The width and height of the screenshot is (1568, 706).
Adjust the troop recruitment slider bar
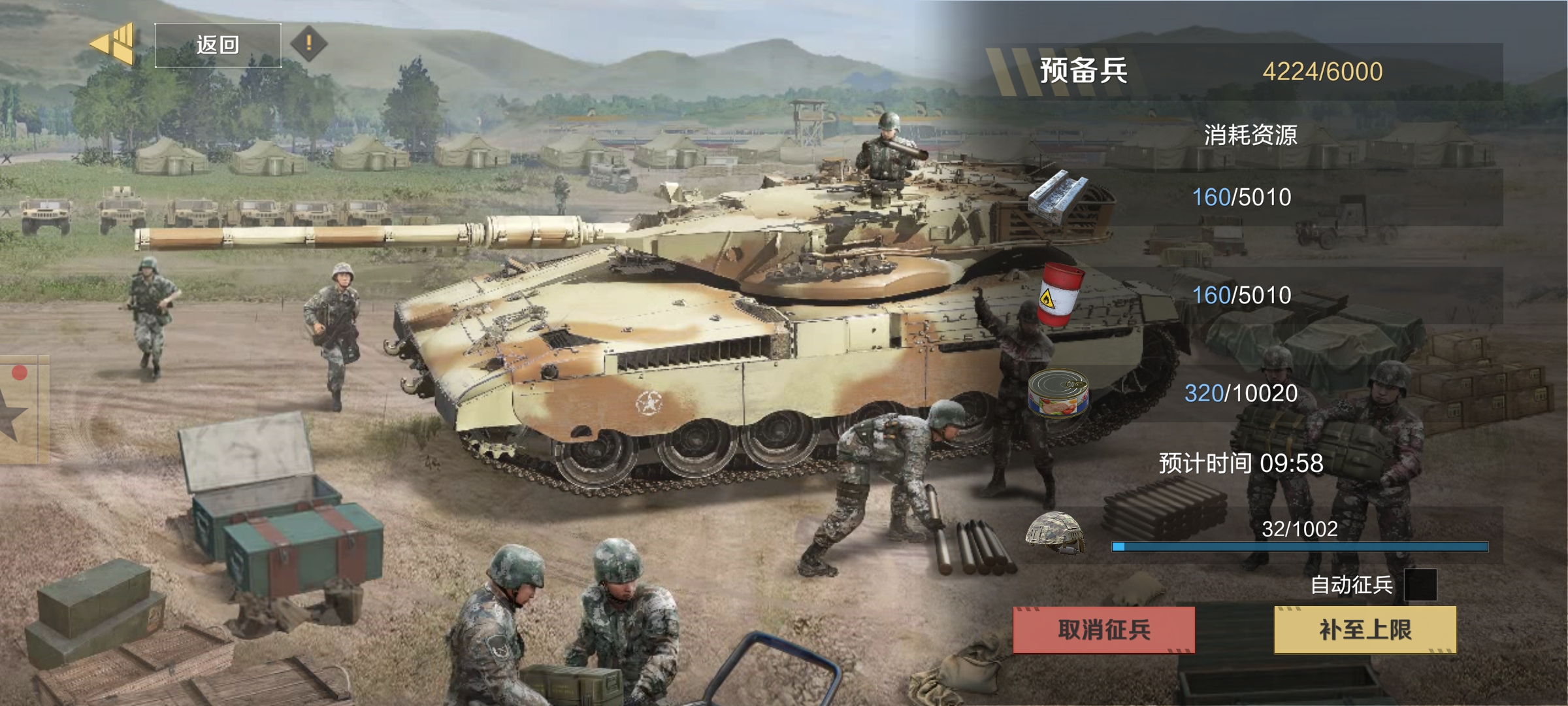click(x=1299, y=546)
